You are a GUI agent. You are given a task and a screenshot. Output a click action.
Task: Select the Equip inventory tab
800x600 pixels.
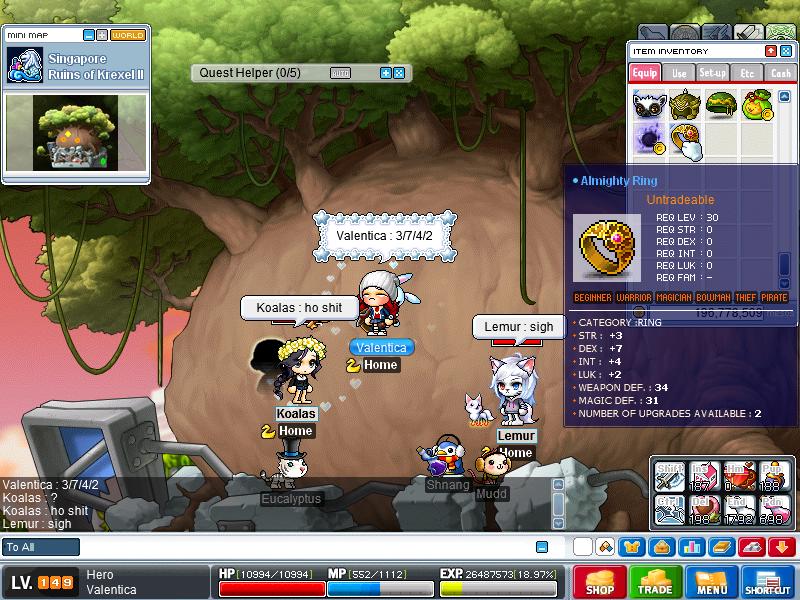pyautogui.click(x=645, y=73)
